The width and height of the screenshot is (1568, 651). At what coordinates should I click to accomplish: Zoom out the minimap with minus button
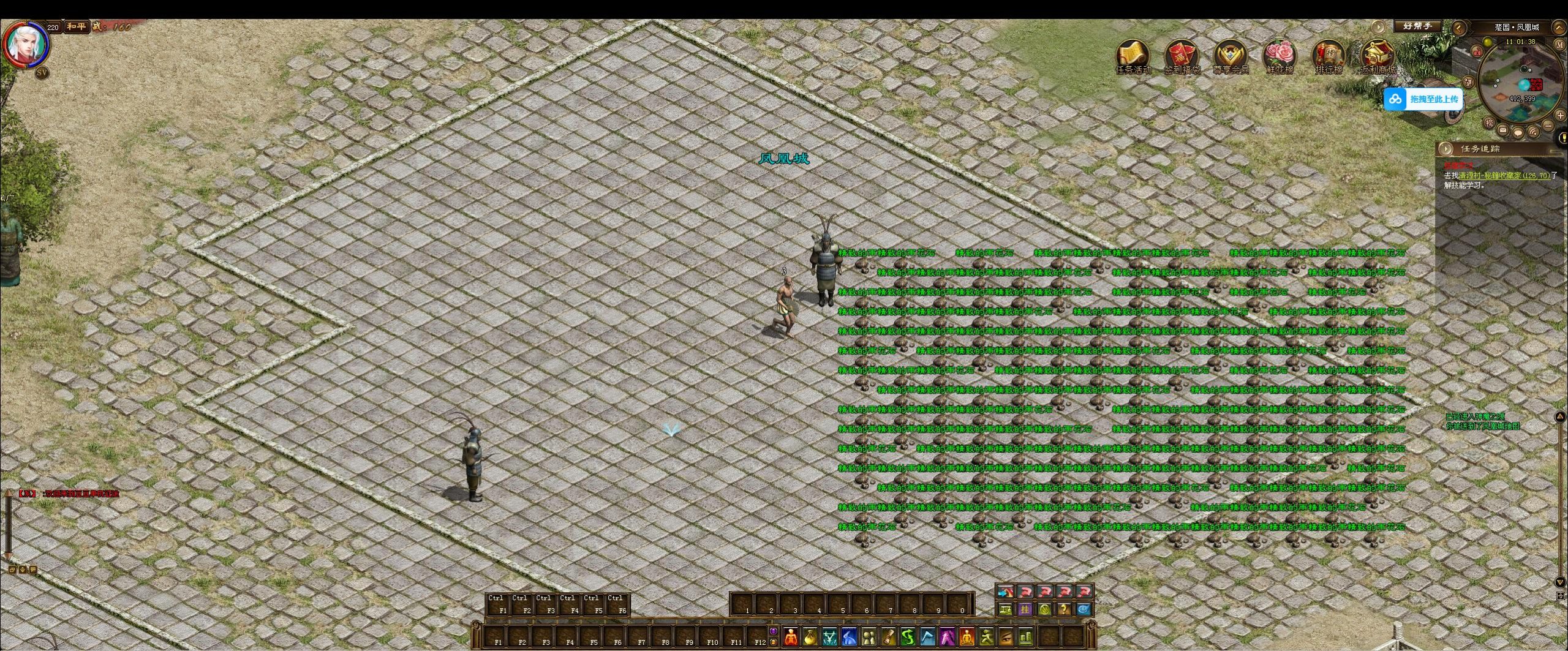pyautogui.click(x=1548, y=126)
